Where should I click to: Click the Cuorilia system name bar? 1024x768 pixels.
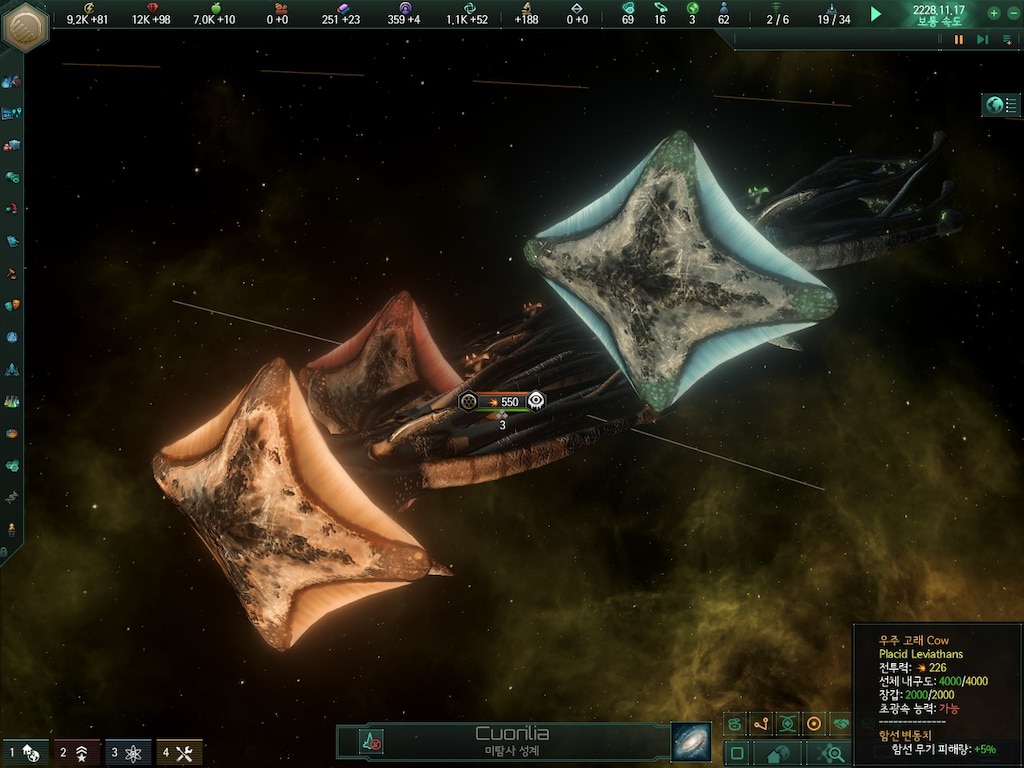click(511, 741)
